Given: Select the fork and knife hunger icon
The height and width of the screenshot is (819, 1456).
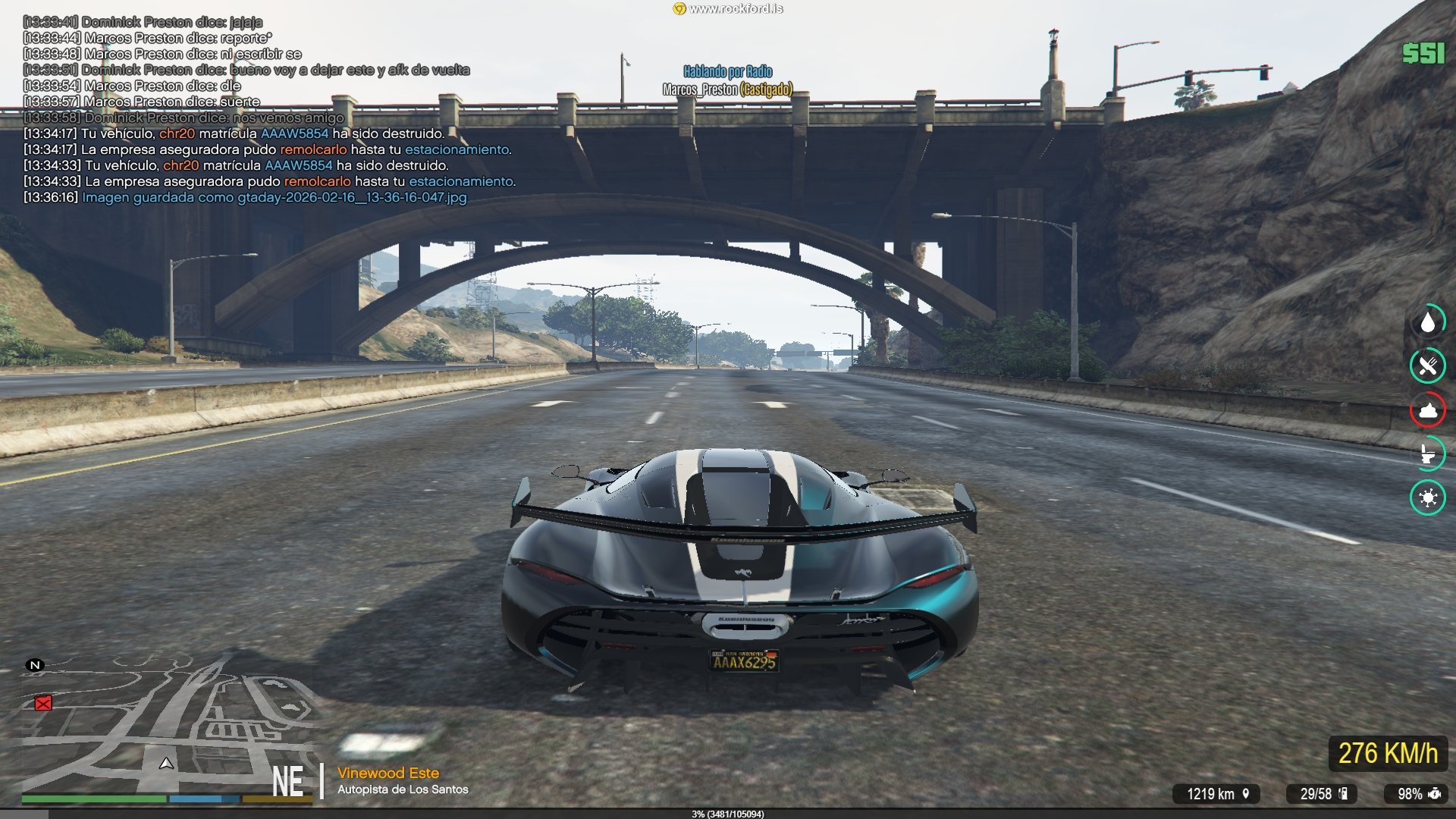Looking at the screenshot, I should [x=1428, y=366].
